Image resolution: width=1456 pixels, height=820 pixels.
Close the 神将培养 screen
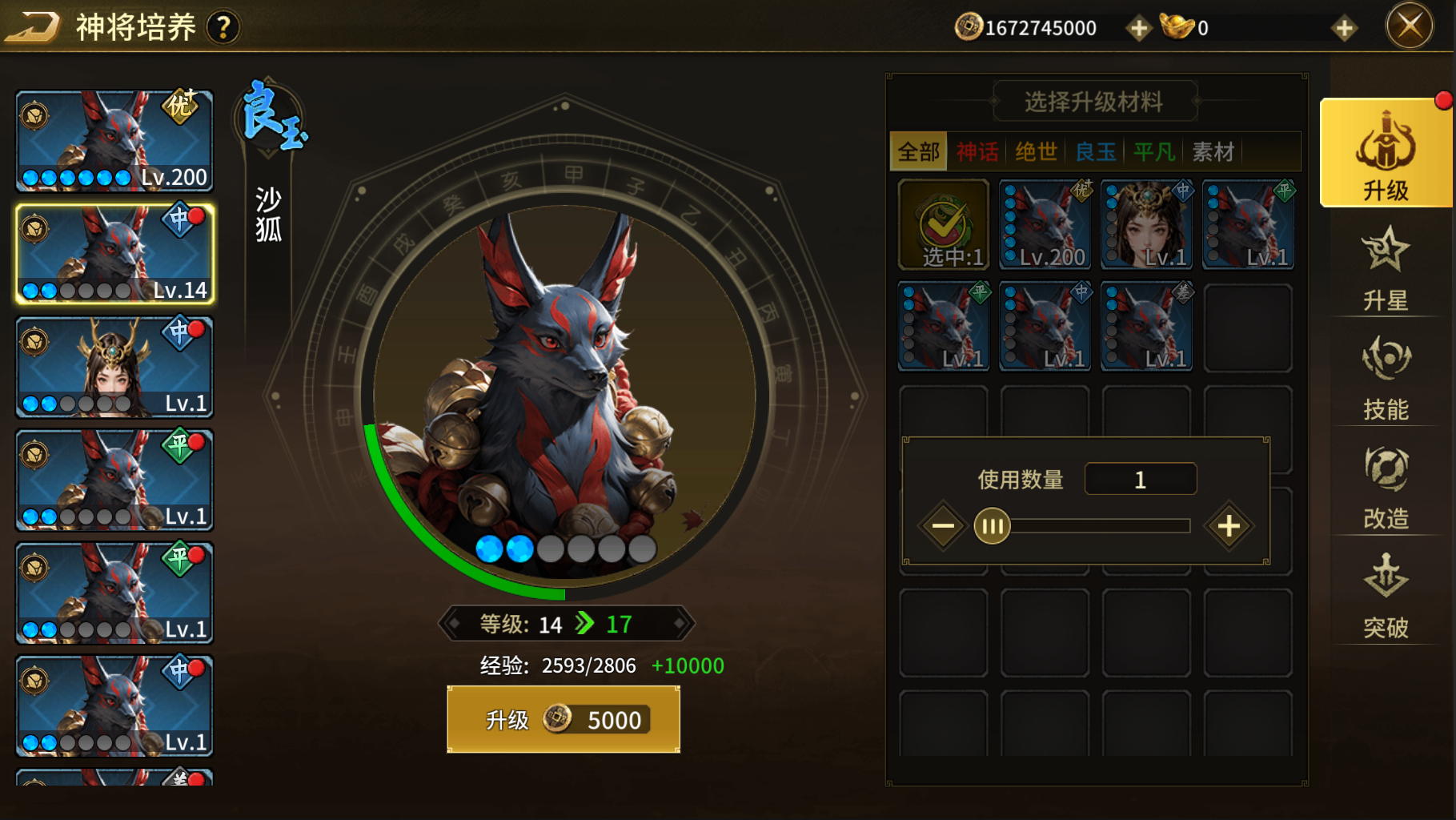(x=1409, y=26)
